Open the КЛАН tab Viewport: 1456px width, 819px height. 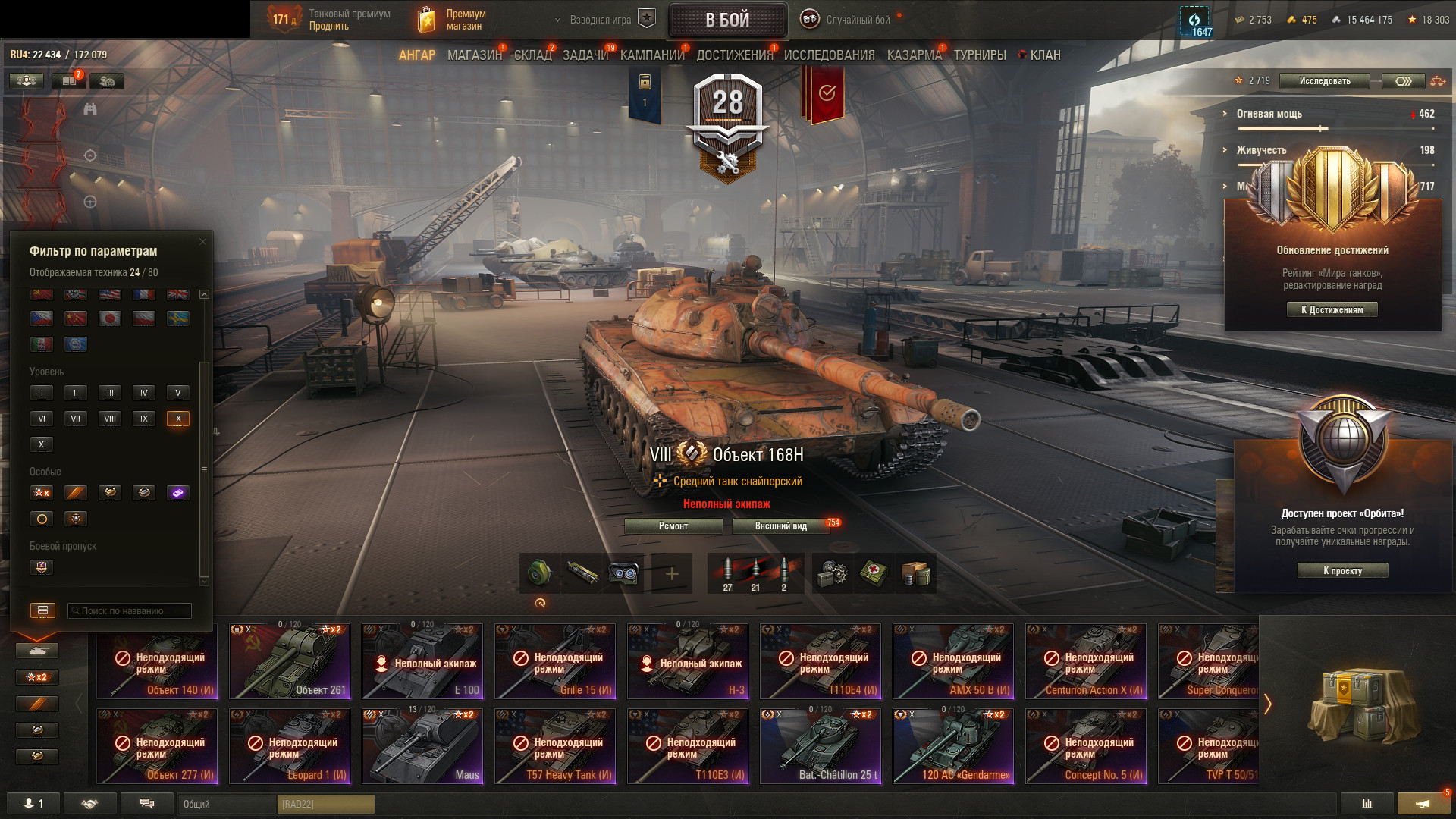click(1044, 55)
